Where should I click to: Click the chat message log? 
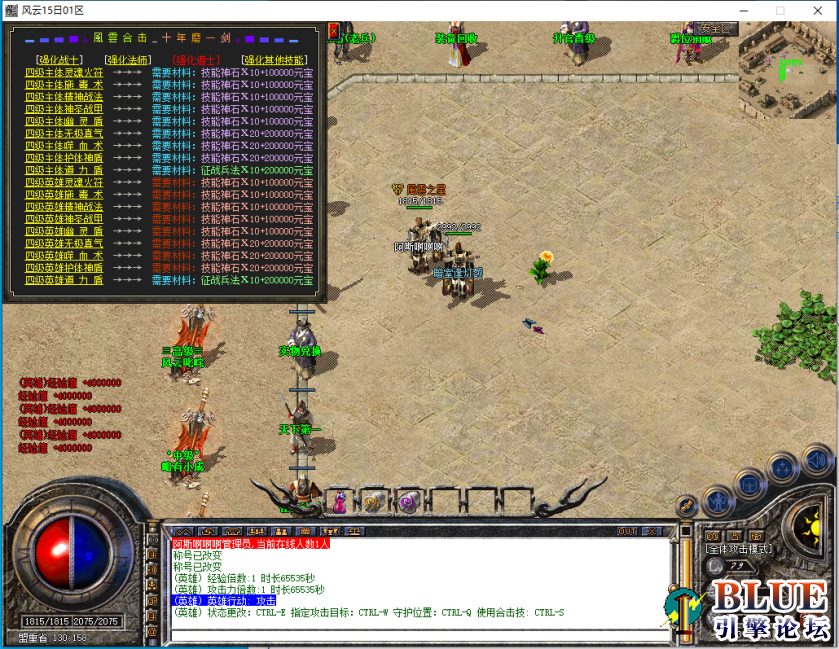pyautogui.click(x=410, y=580)
